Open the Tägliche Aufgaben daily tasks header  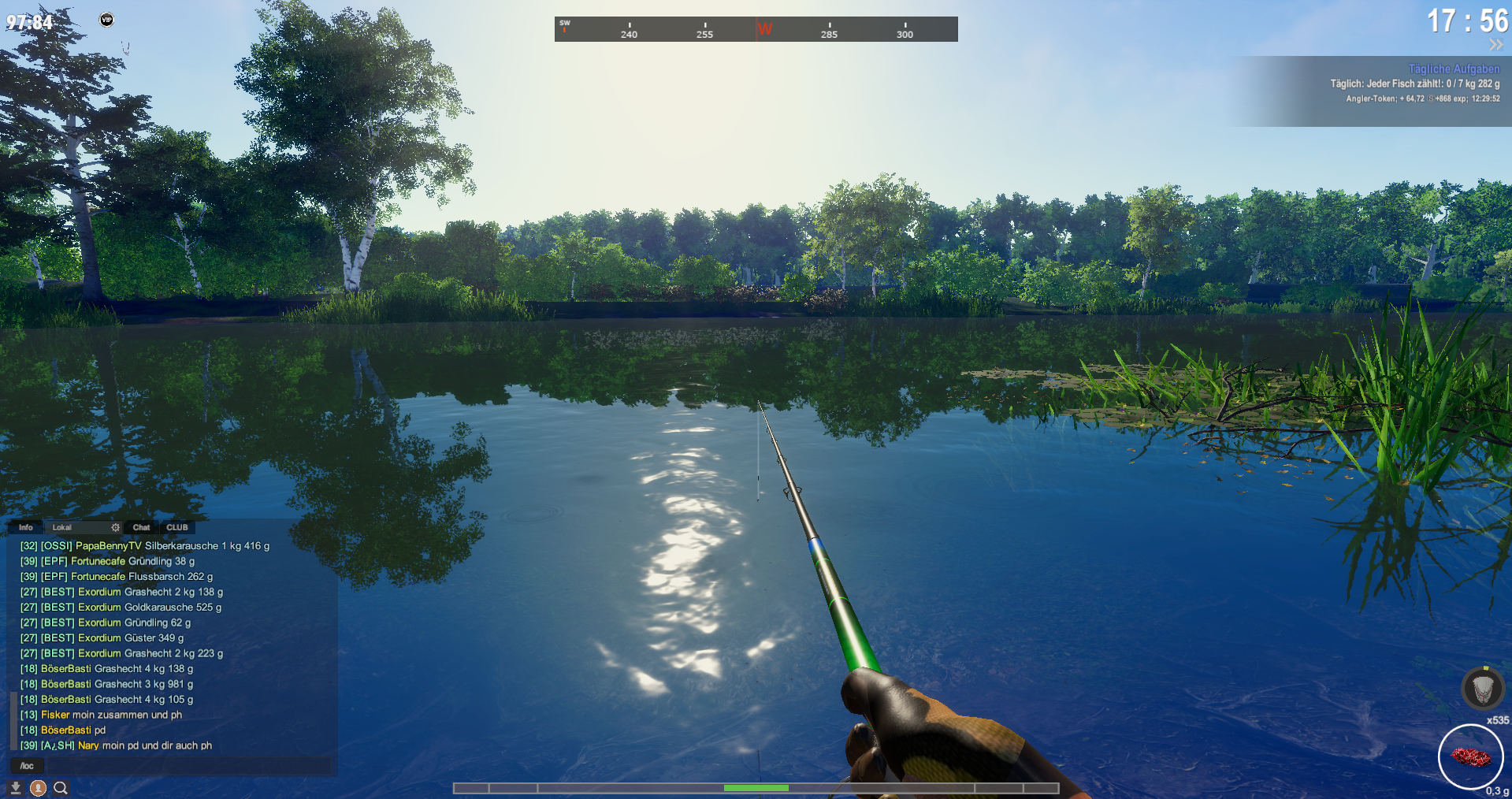[x=1454, y=69]
